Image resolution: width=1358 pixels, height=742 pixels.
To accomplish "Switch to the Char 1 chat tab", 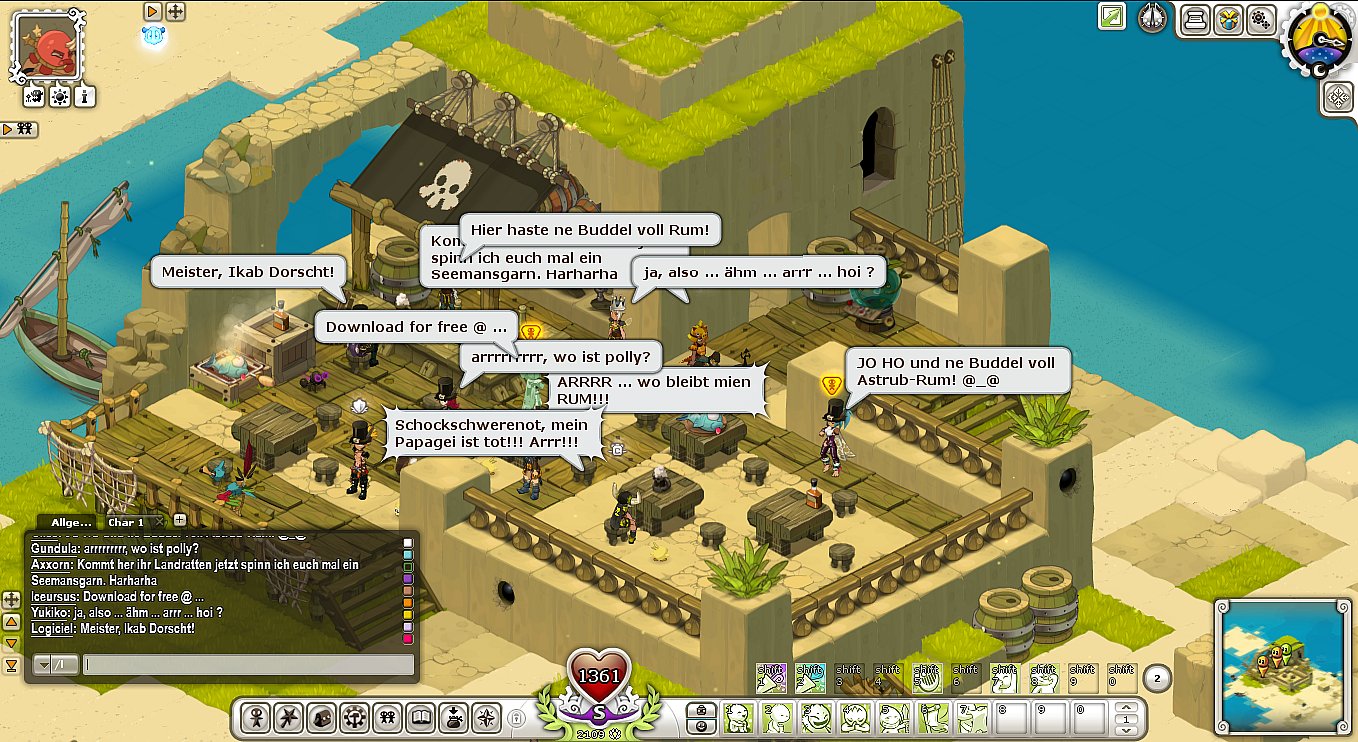I will [x=127, y=522].
